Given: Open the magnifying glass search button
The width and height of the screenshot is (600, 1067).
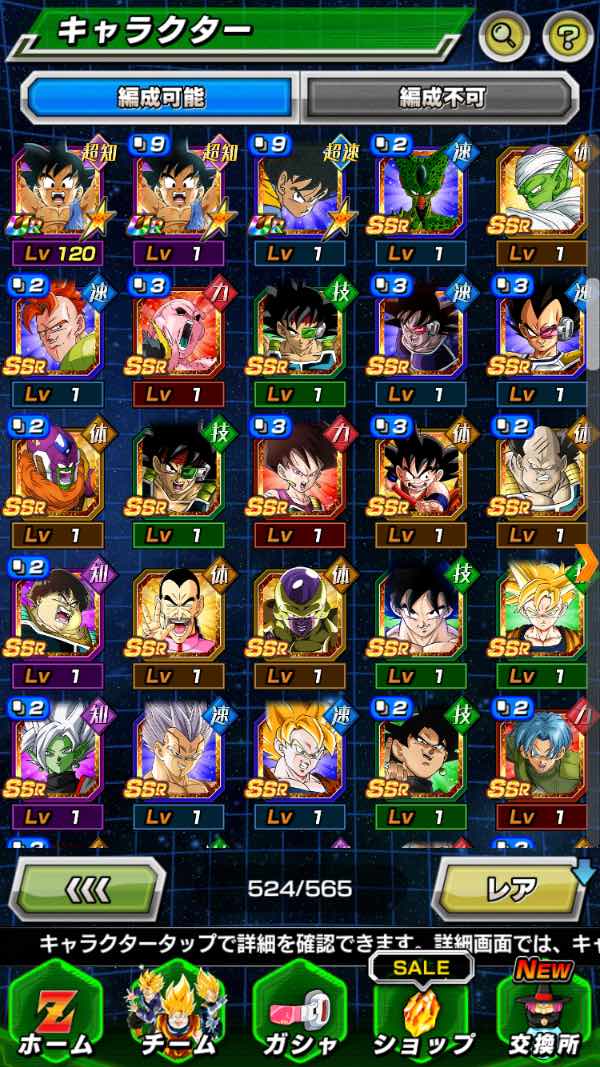Looking at the screenshot, I should 504,38.
